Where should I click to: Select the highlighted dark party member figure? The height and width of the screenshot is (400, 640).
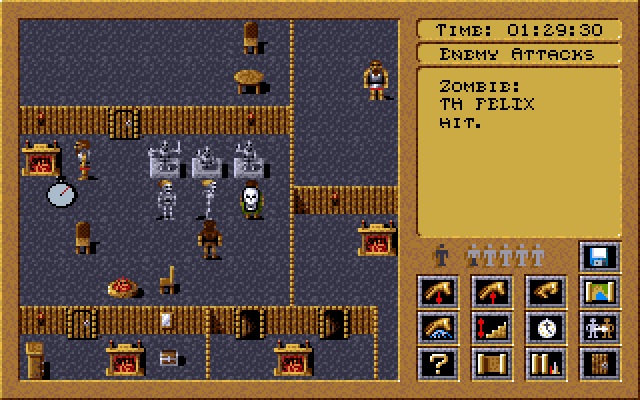click(439, 256)
